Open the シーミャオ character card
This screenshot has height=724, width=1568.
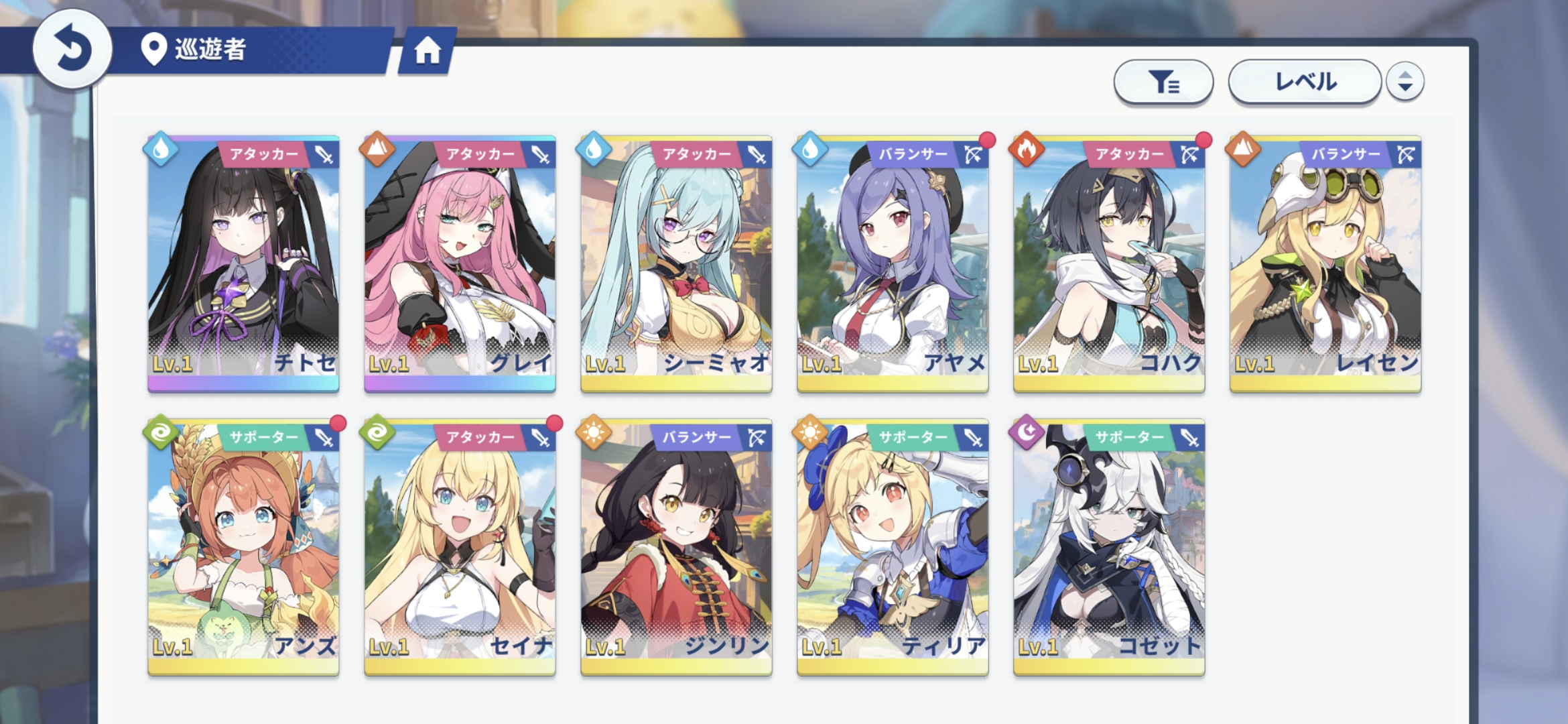pyautogui.click(x=676, y=263)
